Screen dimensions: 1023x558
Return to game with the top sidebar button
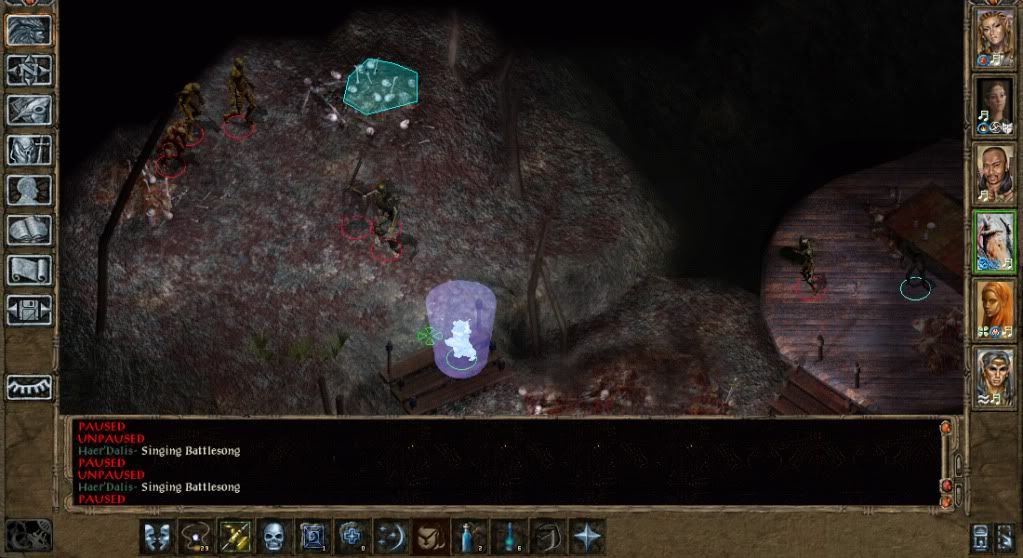coord(29,29)
